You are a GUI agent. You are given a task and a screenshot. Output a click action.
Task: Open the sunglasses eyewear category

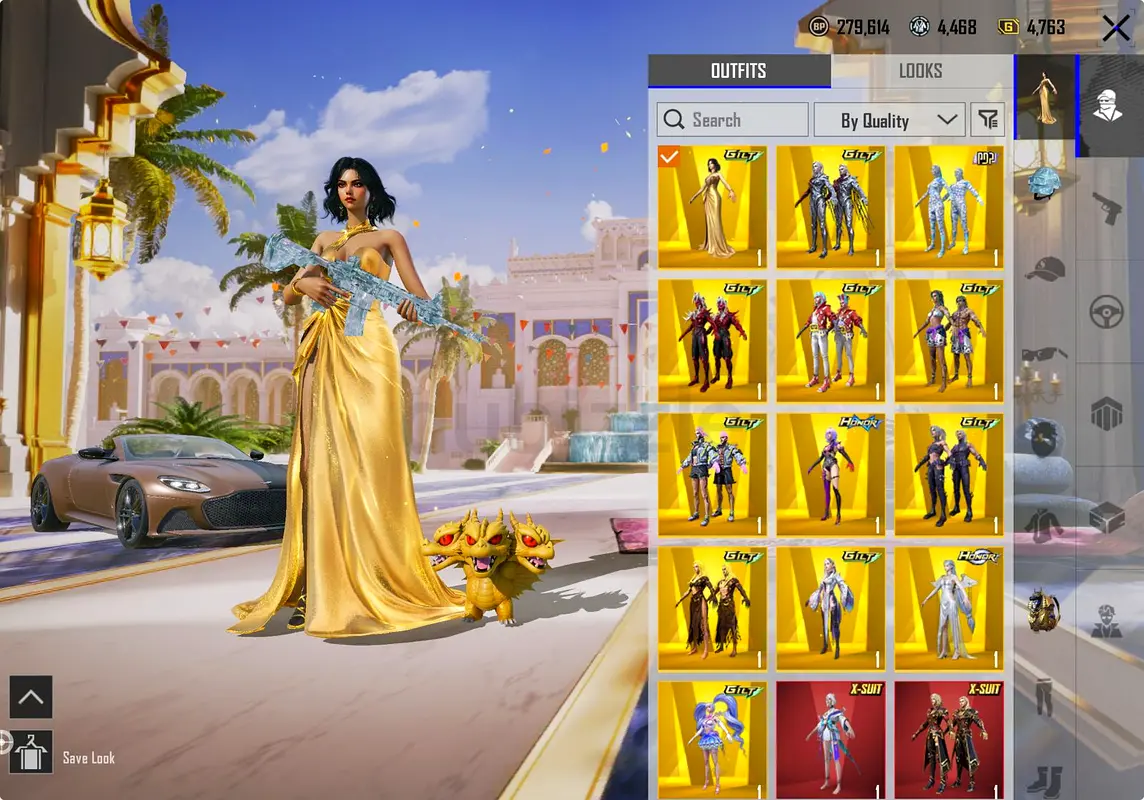pyautogui.click(x=1044, y=354)
